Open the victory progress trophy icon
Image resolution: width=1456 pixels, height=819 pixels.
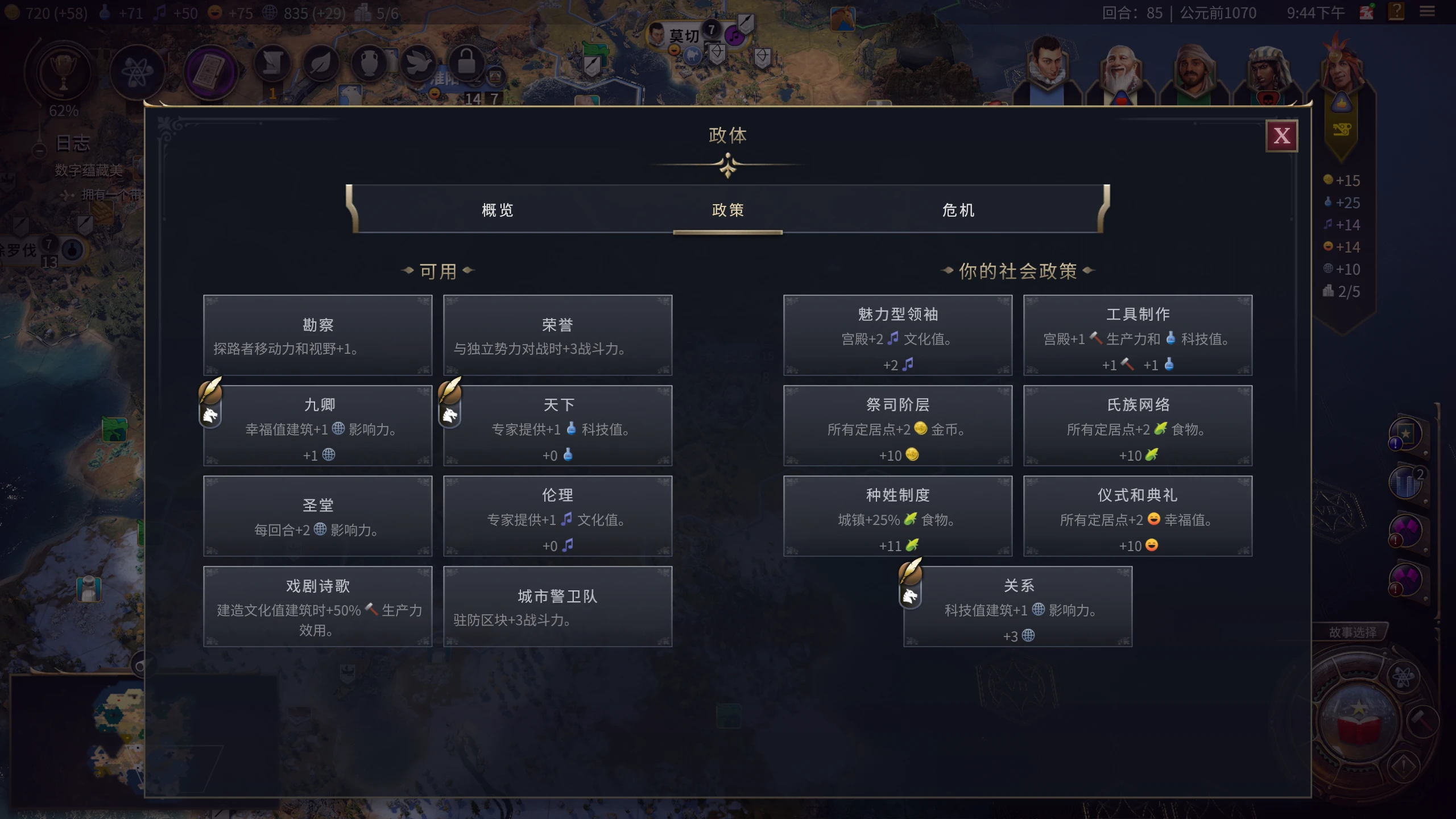(x=63, y=71)
